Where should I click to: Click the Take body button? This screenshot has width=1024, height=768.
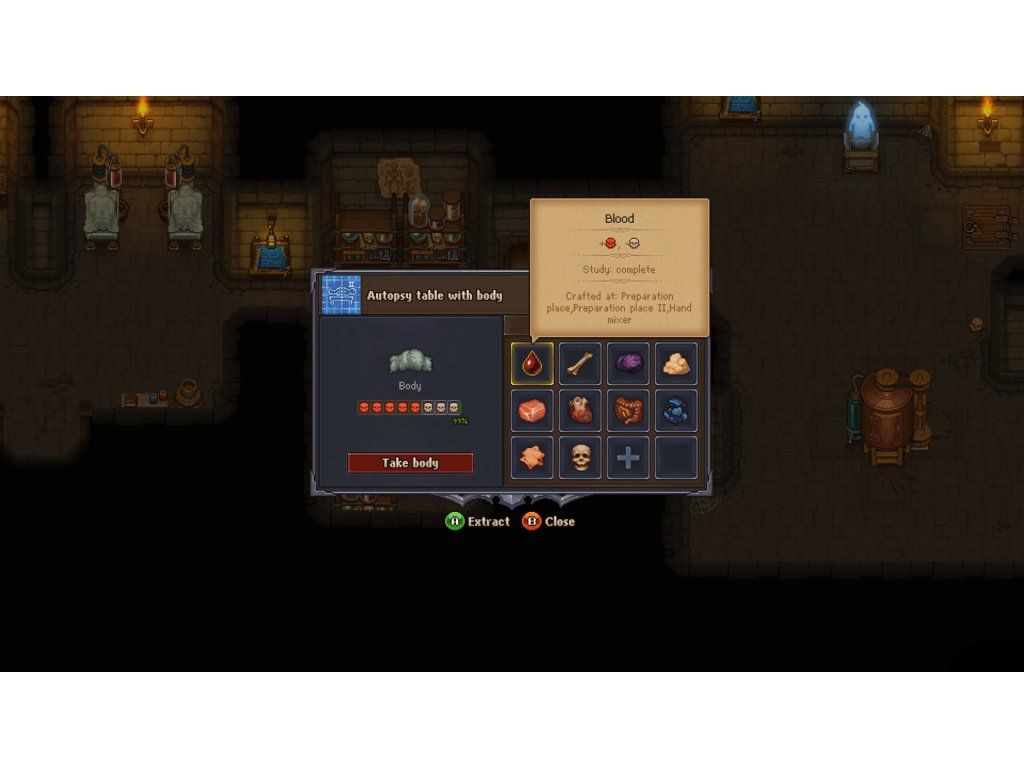(410, 463)
